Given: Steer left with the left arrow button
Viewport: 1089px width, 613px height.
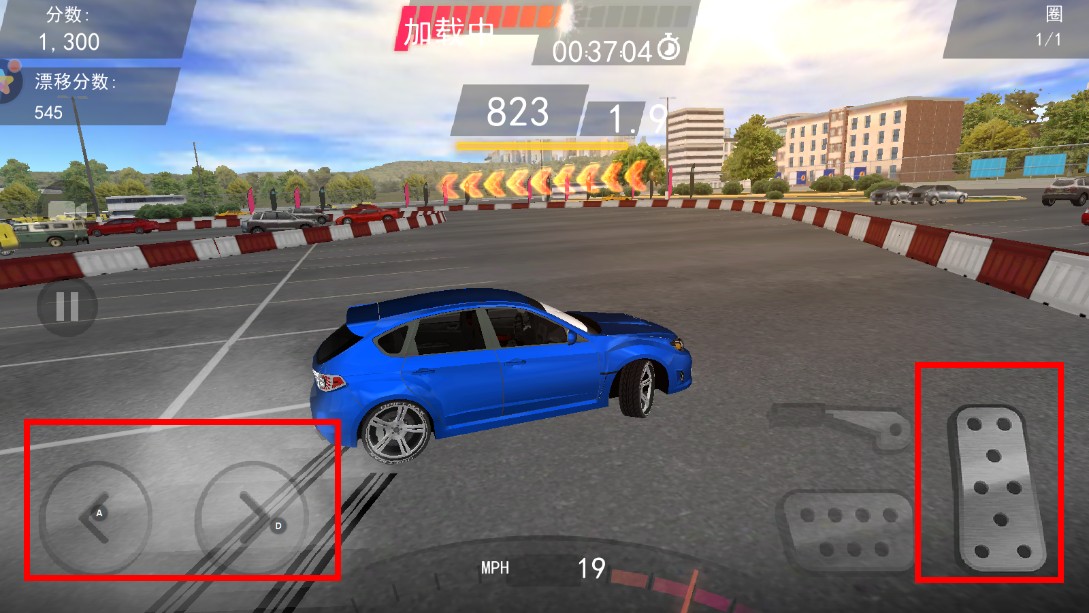Looking at the screenshot, I should tap(95, 517).
